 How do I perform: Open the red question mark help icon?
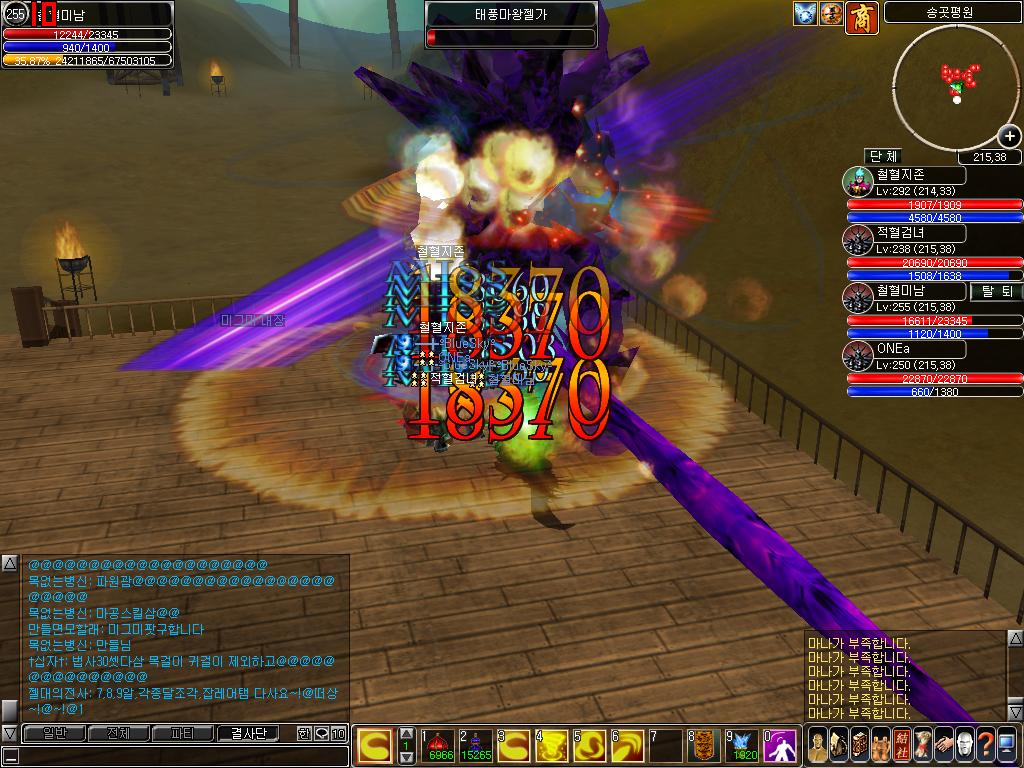(x=986, y=745)
